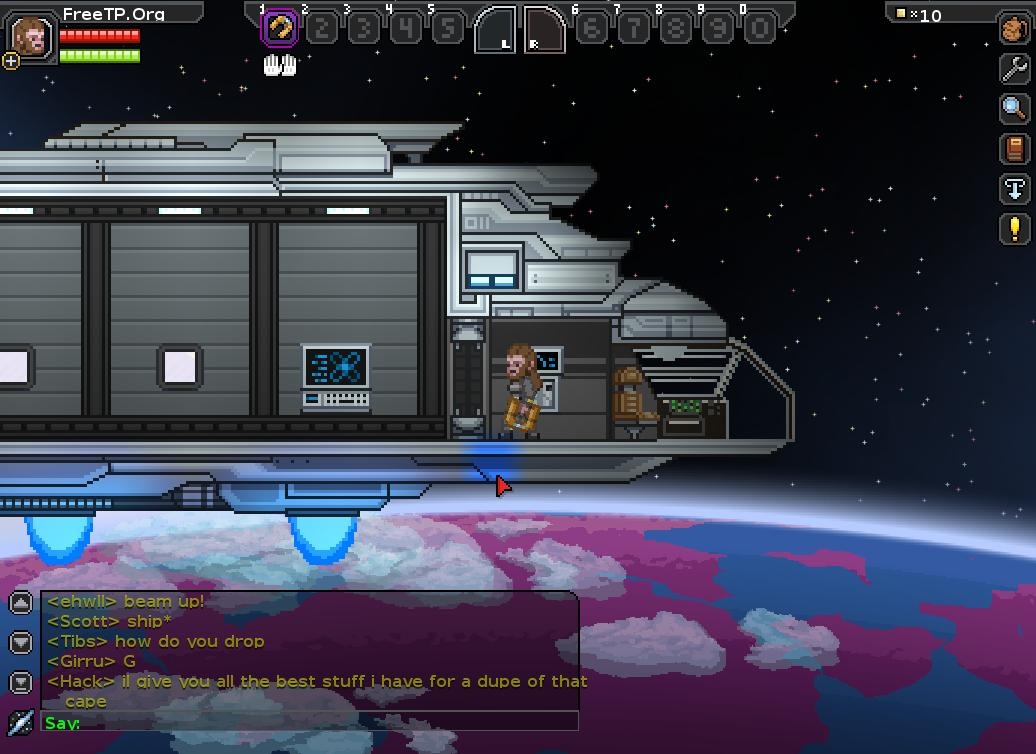The width and height of the screenshot is (1036, 754).
Task: Open the inventory backpack icon
Action: point(1014,29)
